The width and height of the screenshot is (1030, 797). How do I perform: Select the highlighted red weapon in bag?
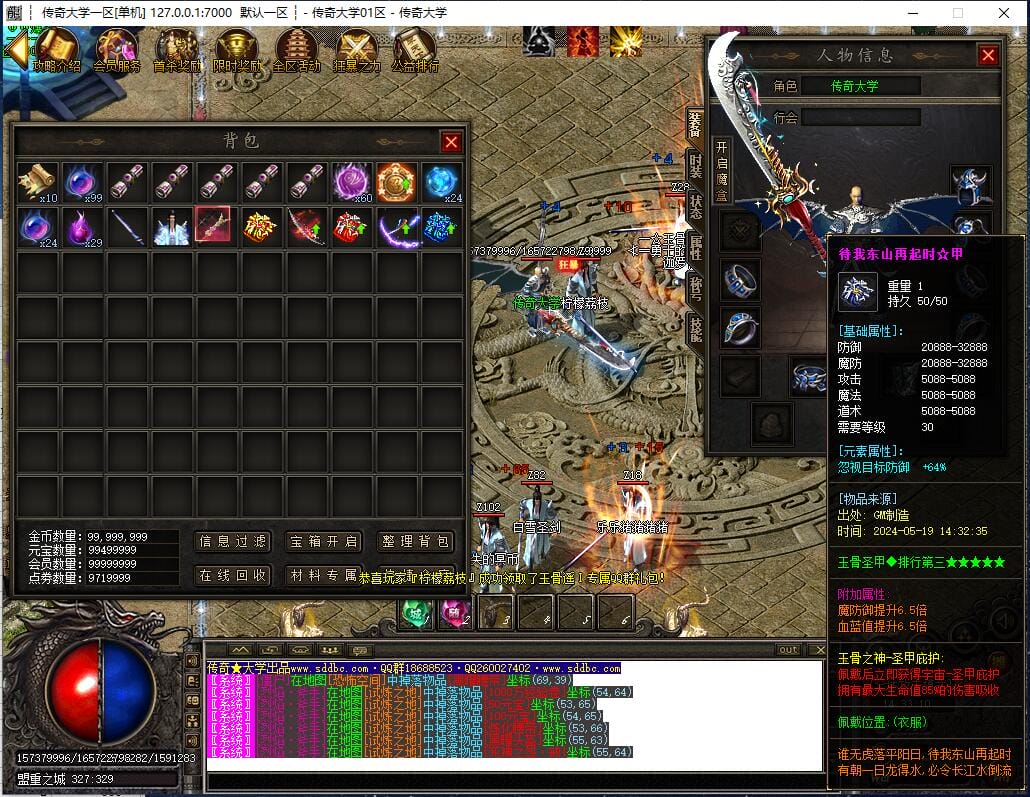(x=212, y=225)
